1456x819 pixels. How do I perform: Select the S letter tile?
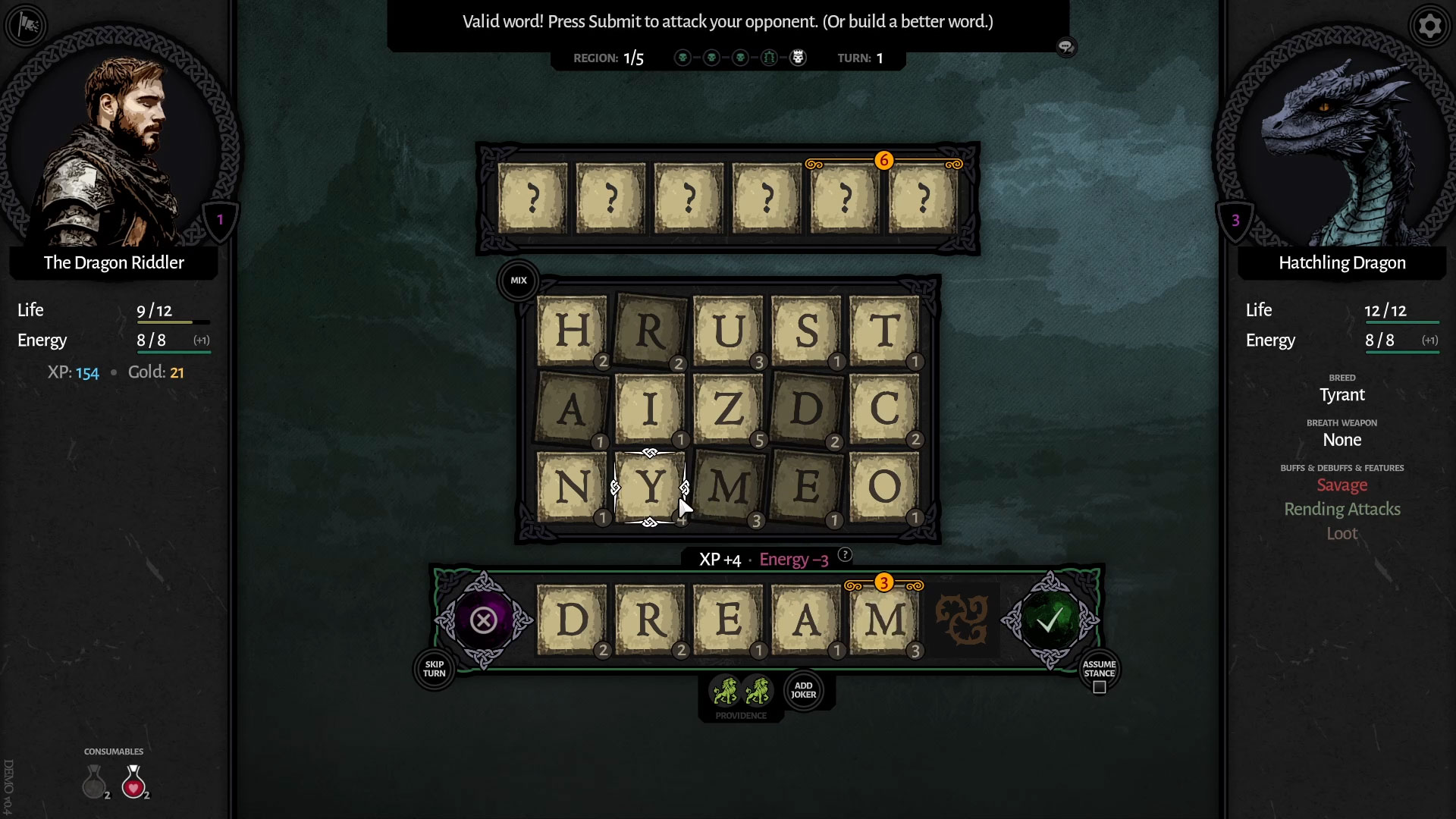click(806, 331)
